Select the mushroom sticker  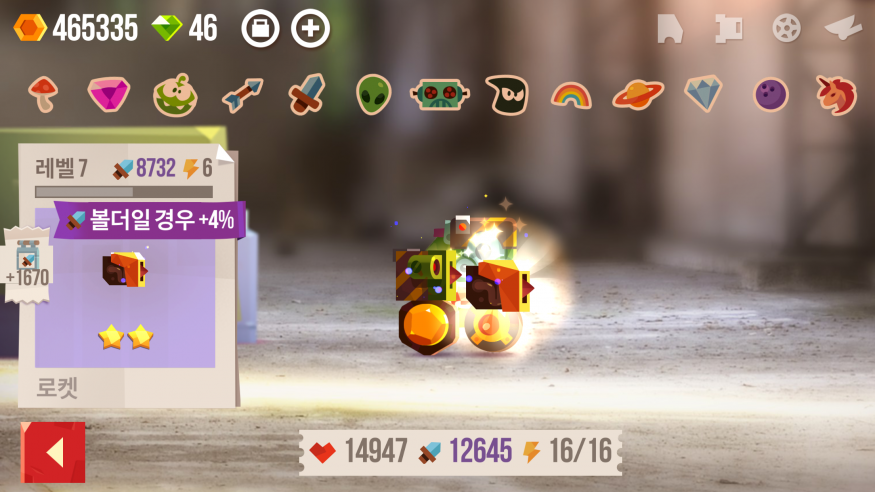click(x=43, y=93)
